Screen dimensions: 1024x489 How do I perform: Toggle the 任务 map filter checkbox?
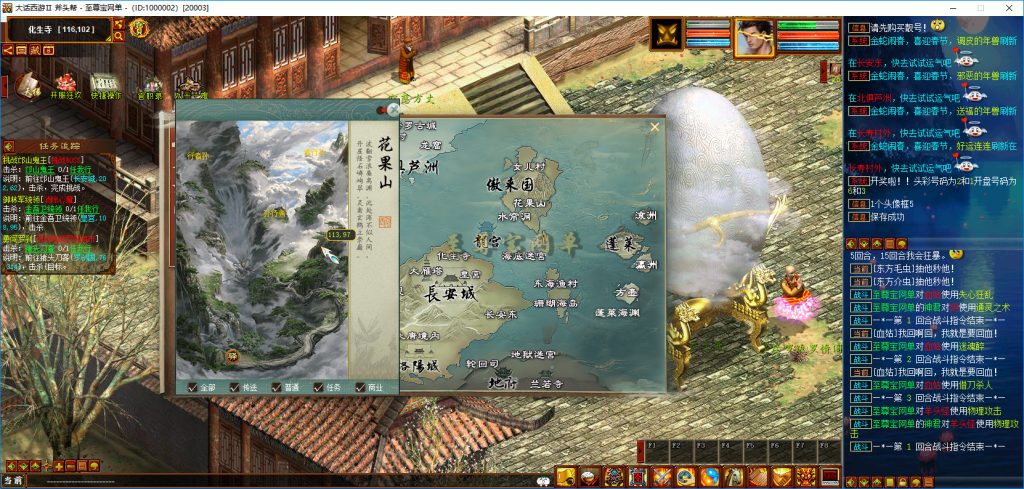tap(319, 387)
